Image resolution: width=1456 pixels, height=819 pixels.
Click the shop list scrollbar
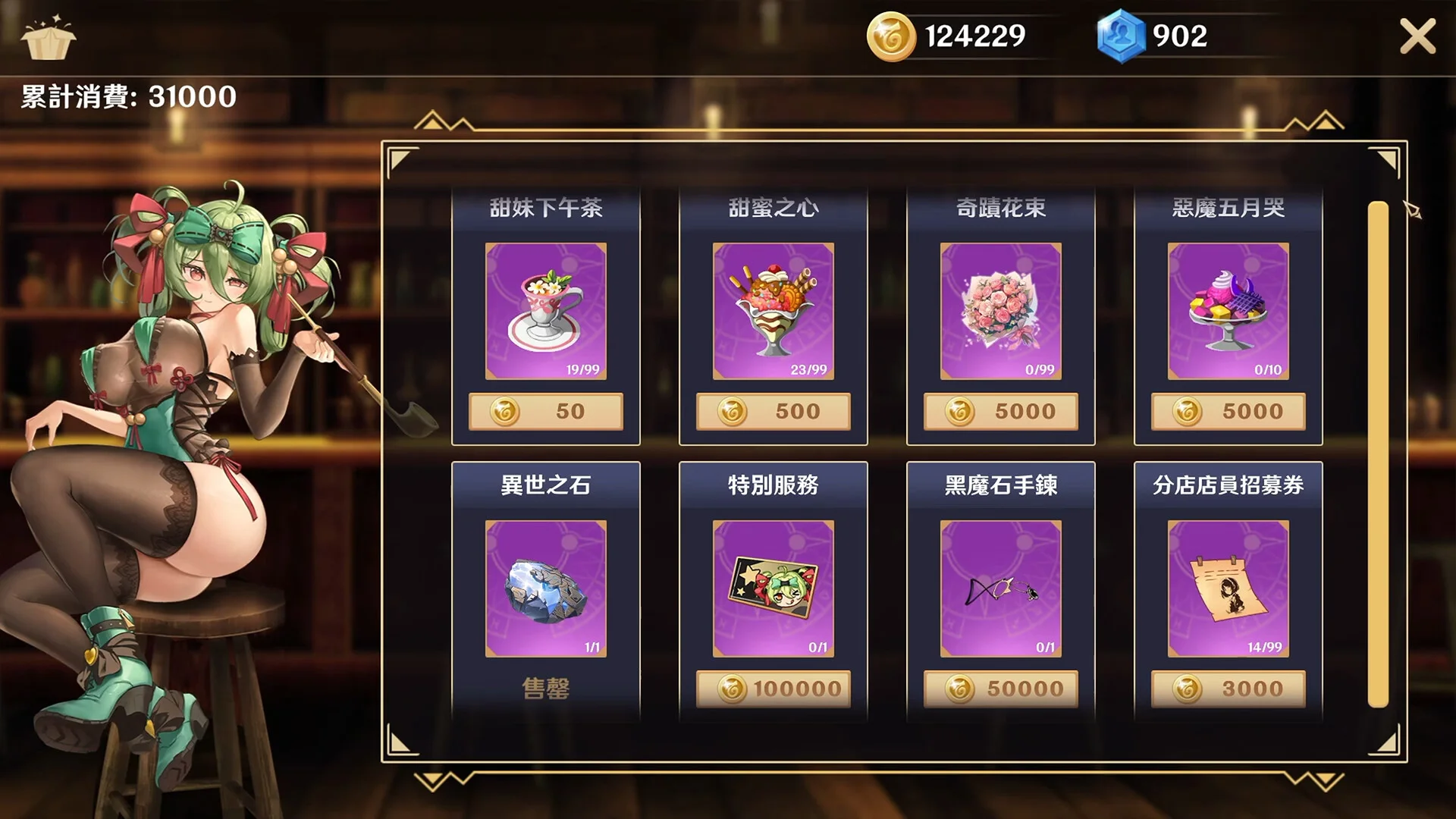1378,453
